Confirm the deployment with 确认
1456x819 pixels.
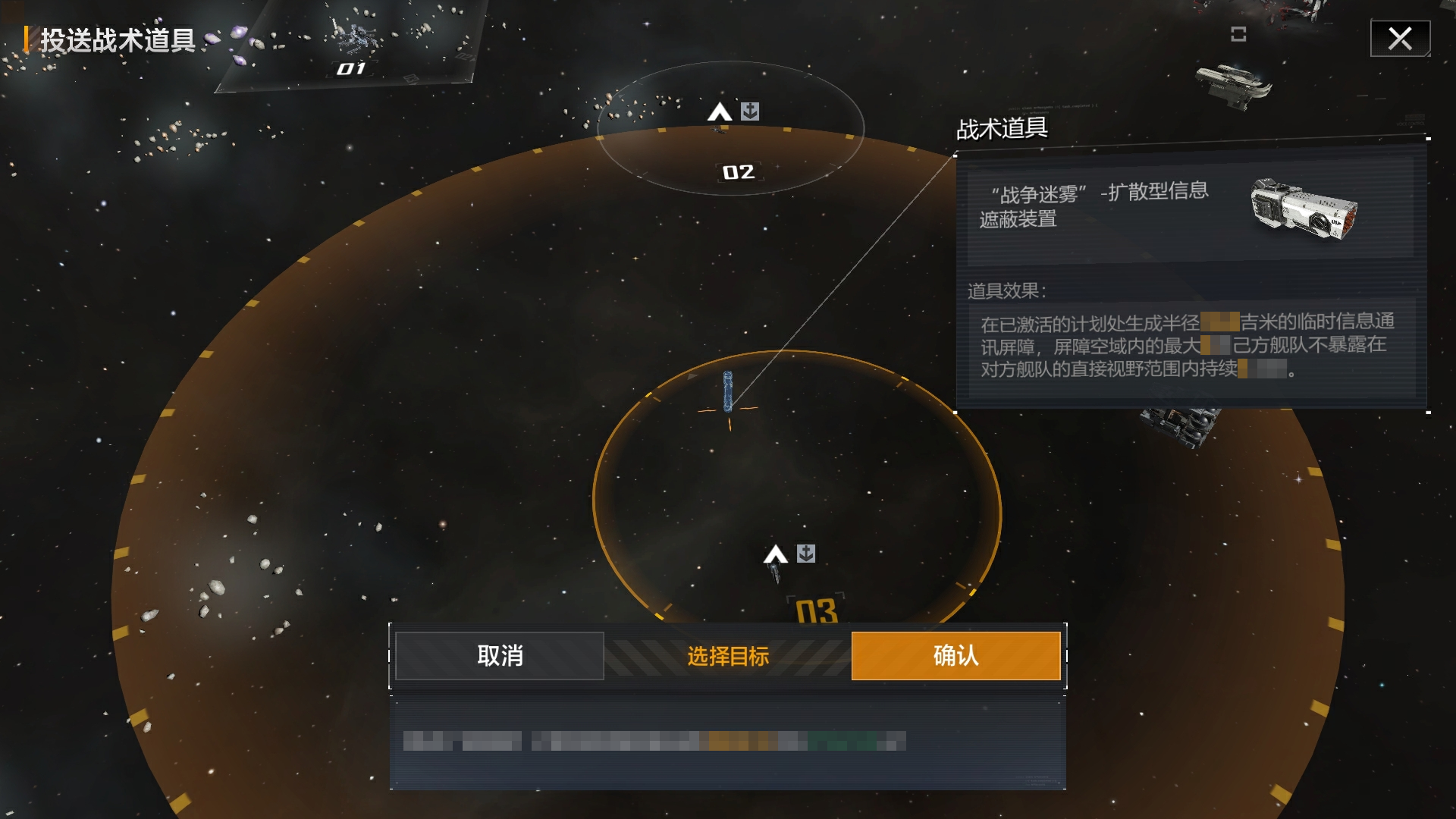955,656
